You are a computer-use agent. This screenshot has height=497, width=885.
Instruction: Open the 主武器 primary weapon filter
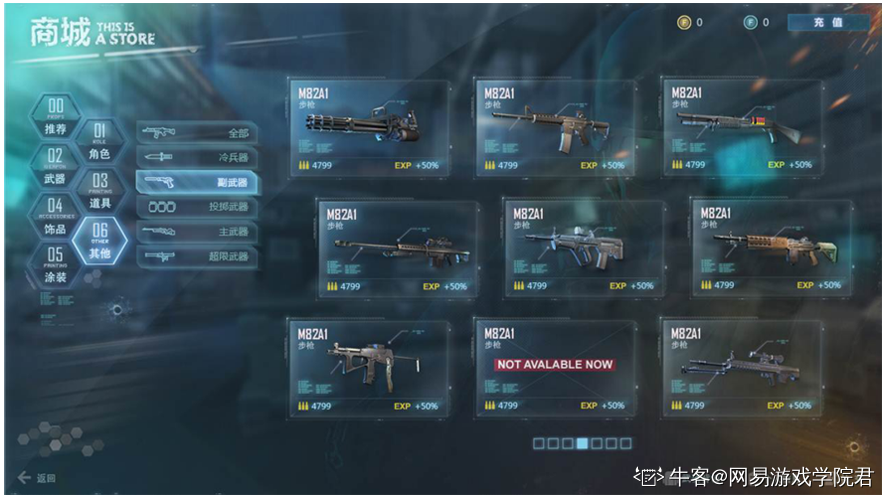click(x=196, y=232)
